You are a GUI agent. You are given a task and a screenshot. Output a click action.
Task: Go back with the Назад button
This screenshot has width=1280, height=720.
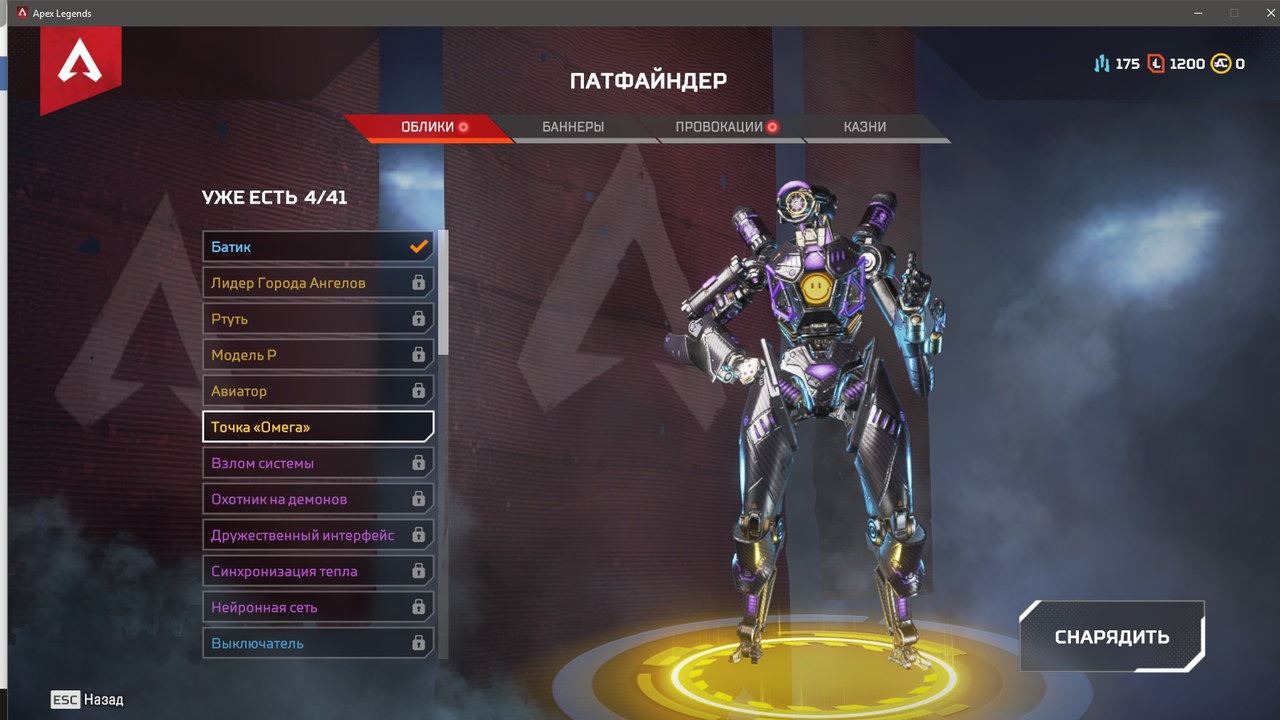88,700
